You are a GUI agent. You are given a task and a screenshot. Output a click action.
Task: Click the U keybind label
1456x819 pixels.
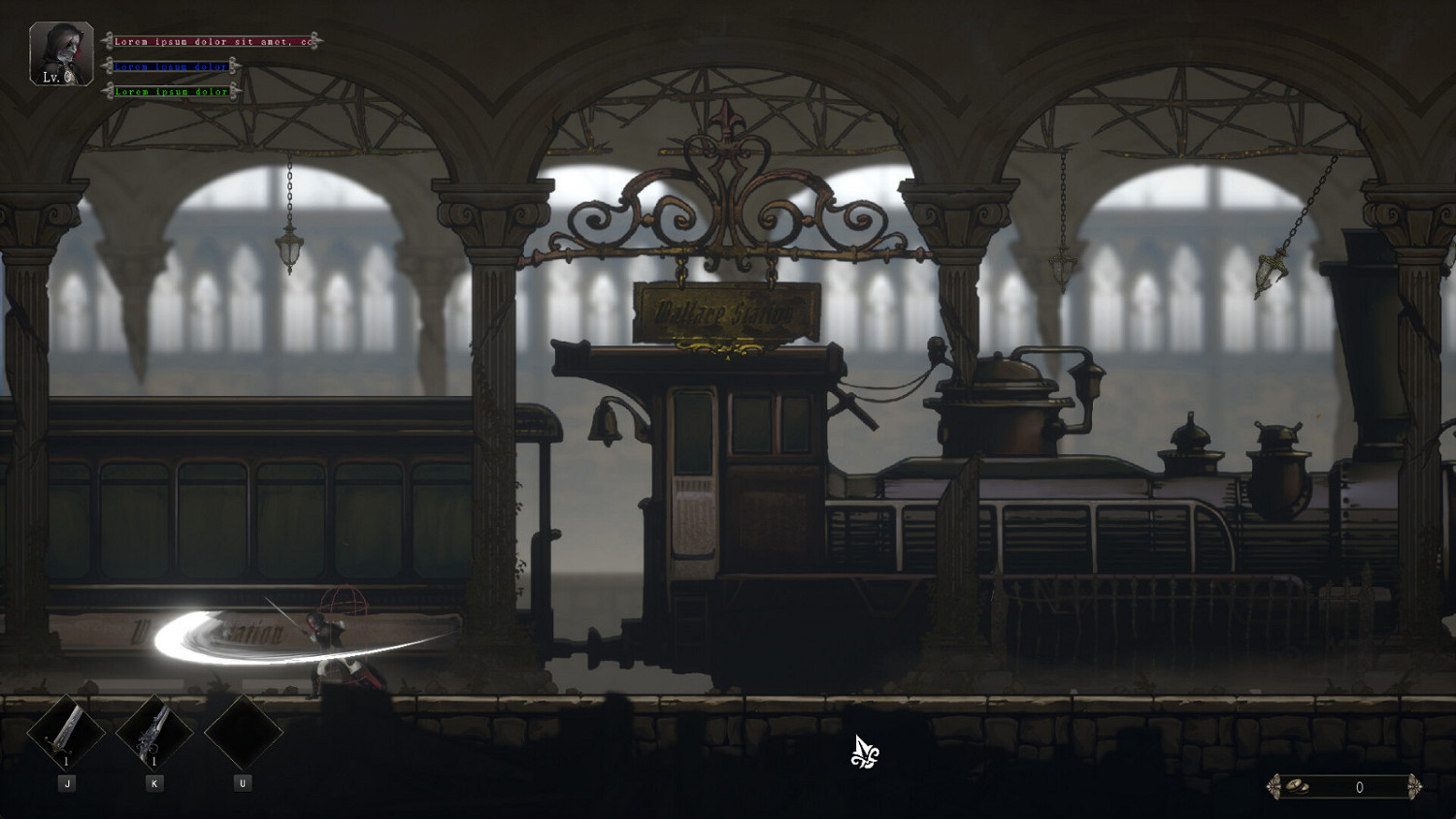(x=240, y=783)
